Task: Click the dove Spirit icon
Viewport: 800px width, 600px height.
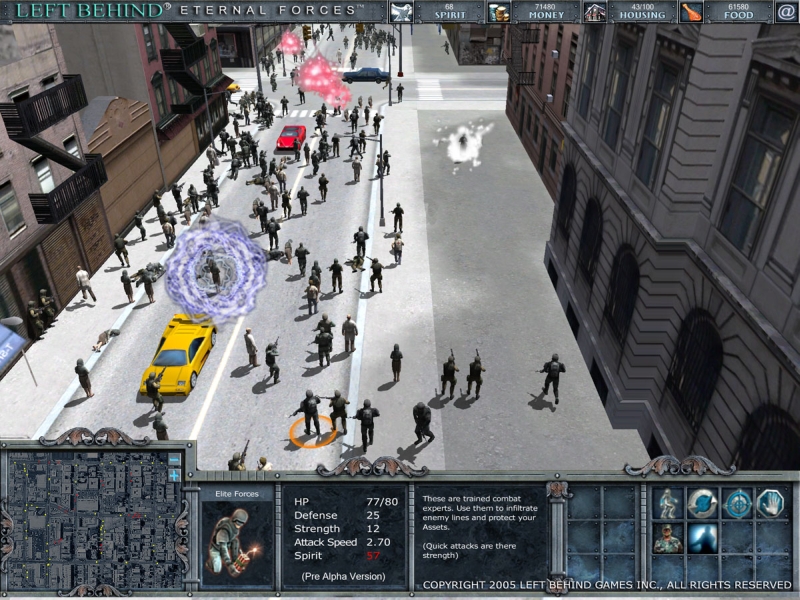Action: [402, 12]
